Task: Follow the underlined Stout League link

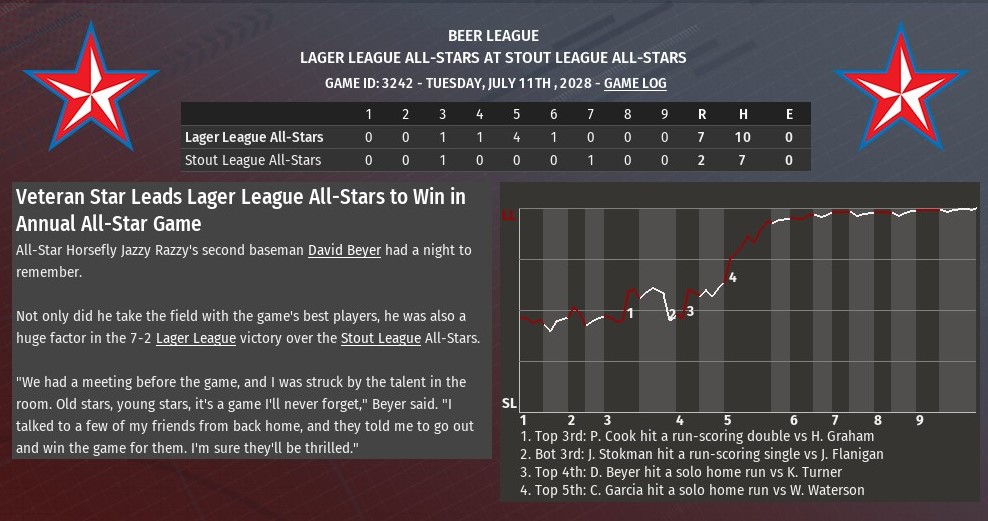Action: tap(380, 339)
